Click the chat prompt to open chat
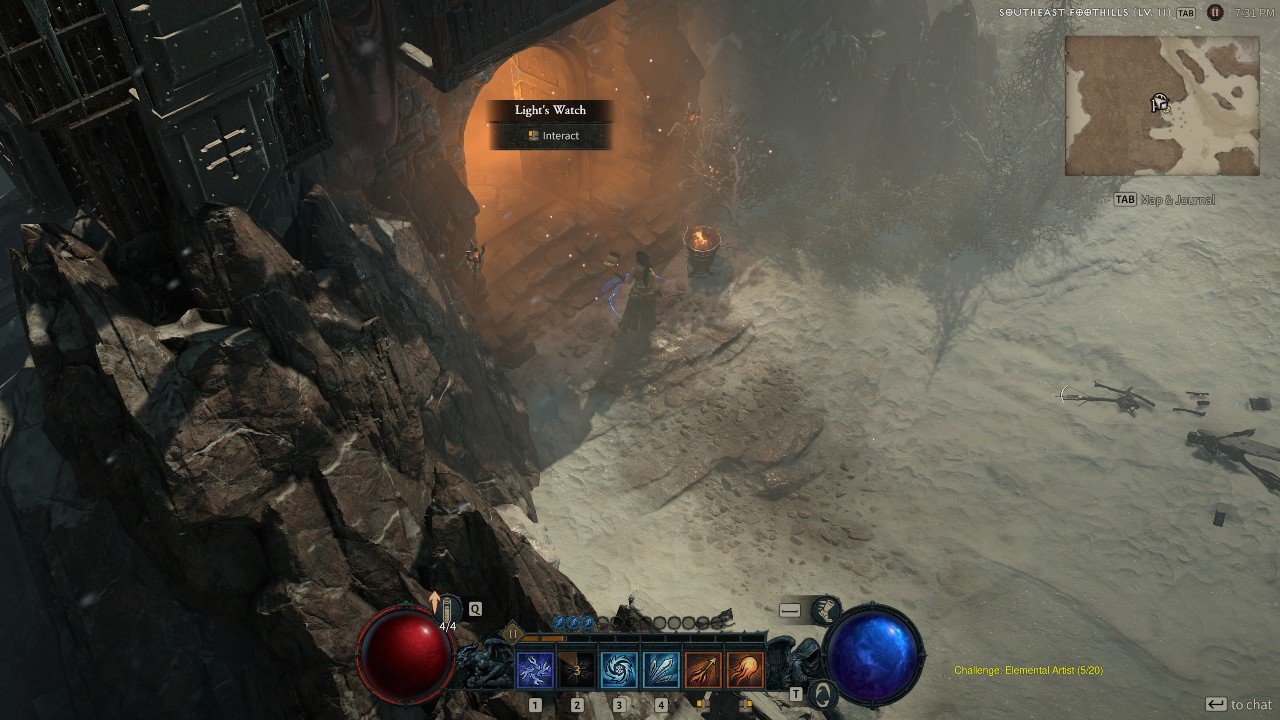 click(1238, 704)
